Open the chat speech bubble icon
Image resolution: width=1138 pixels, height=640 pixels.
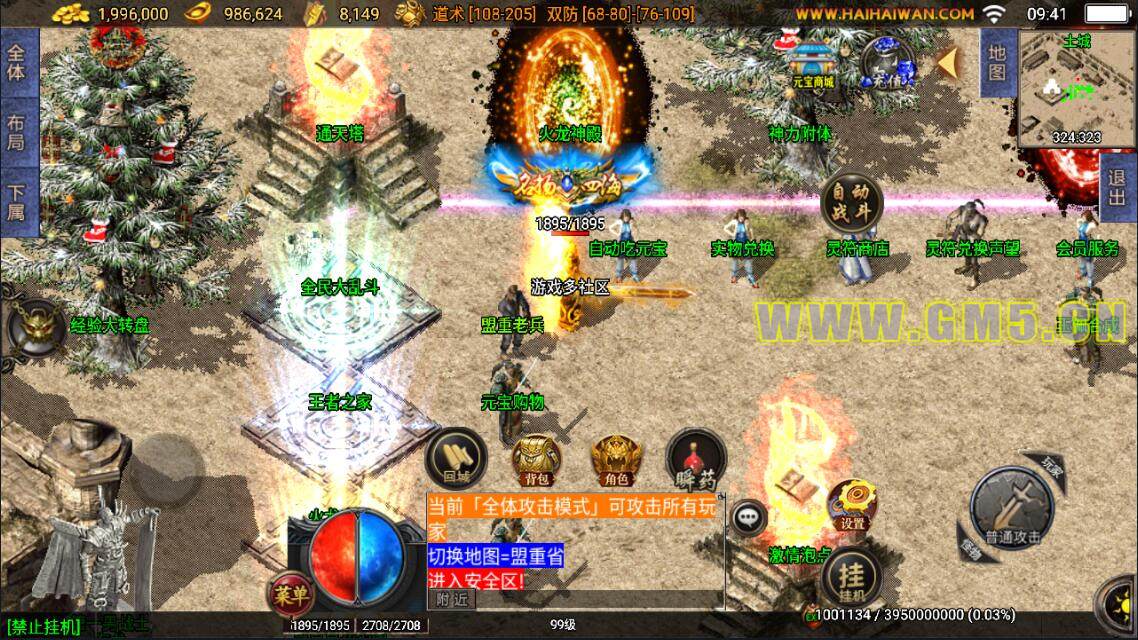(x=749, y=517)
